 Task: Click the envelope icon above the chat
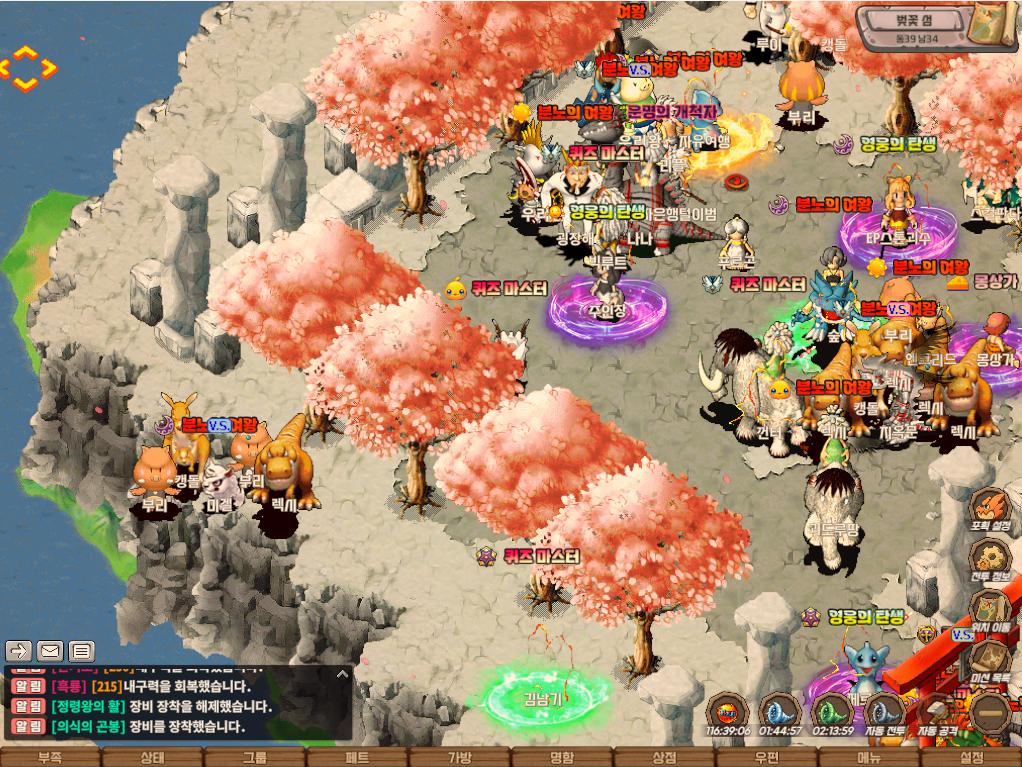50,651
